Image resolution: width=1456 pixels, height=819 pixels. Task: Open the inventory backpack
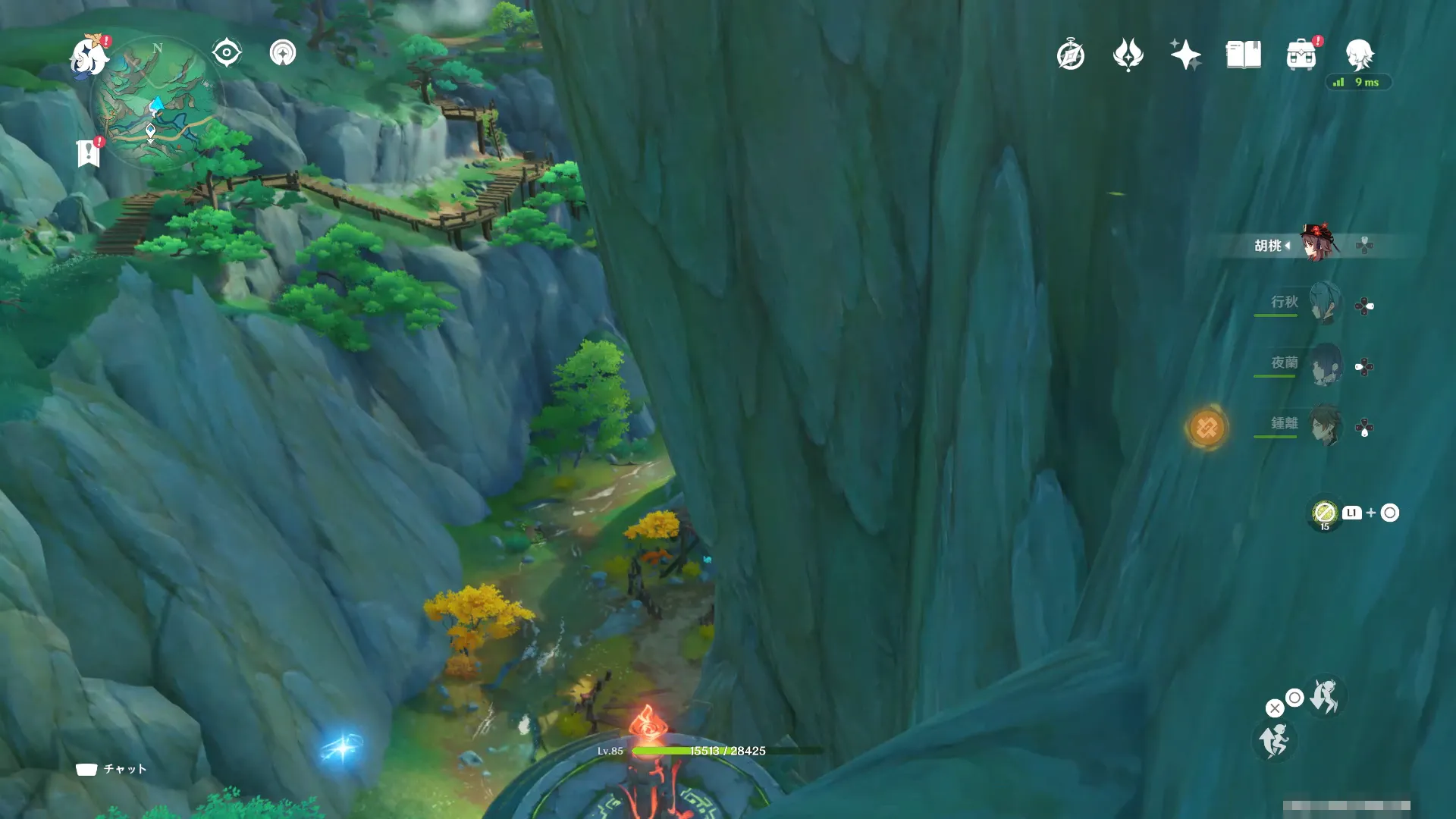(1301, 55)
